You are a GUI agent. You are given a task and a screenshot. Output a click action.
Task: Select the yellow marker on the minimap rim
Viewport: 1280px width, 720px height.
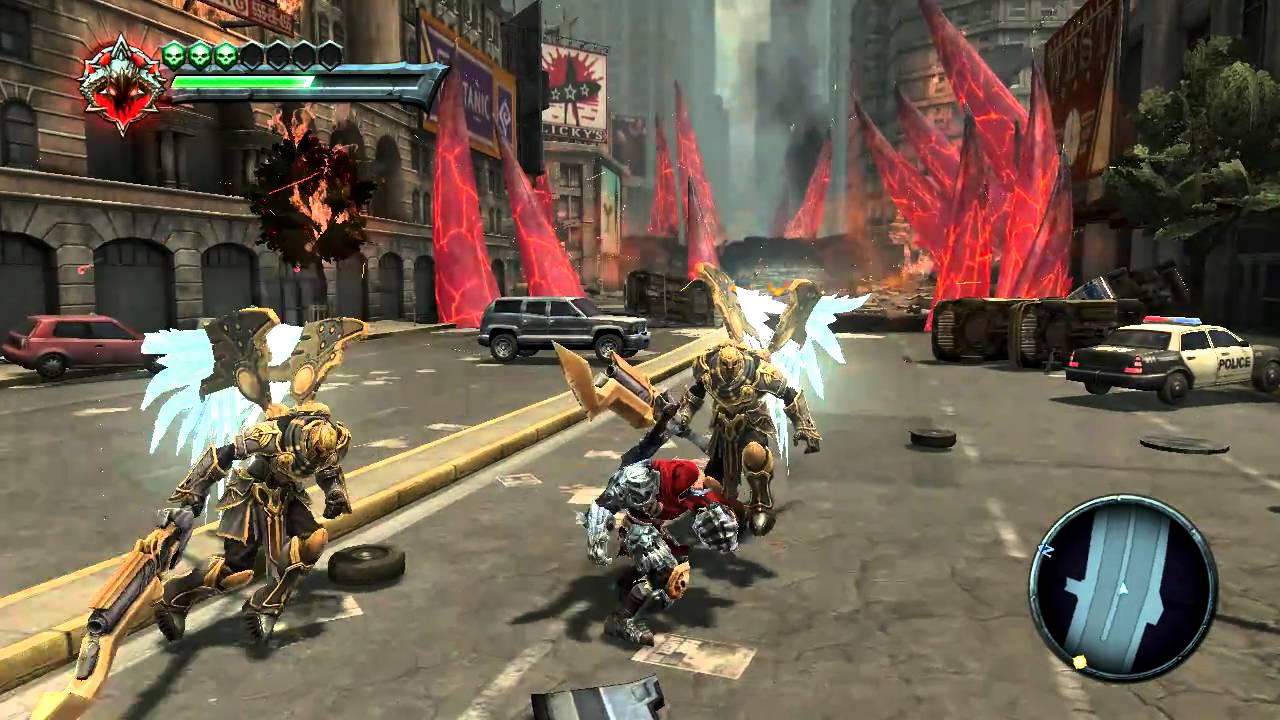click(1079, 661)
